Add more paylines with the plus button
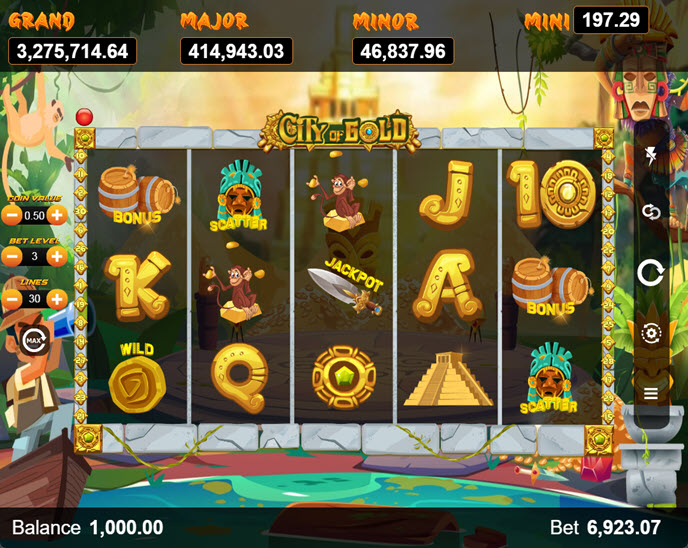The image size is (688, 548). tap(58, 299)
